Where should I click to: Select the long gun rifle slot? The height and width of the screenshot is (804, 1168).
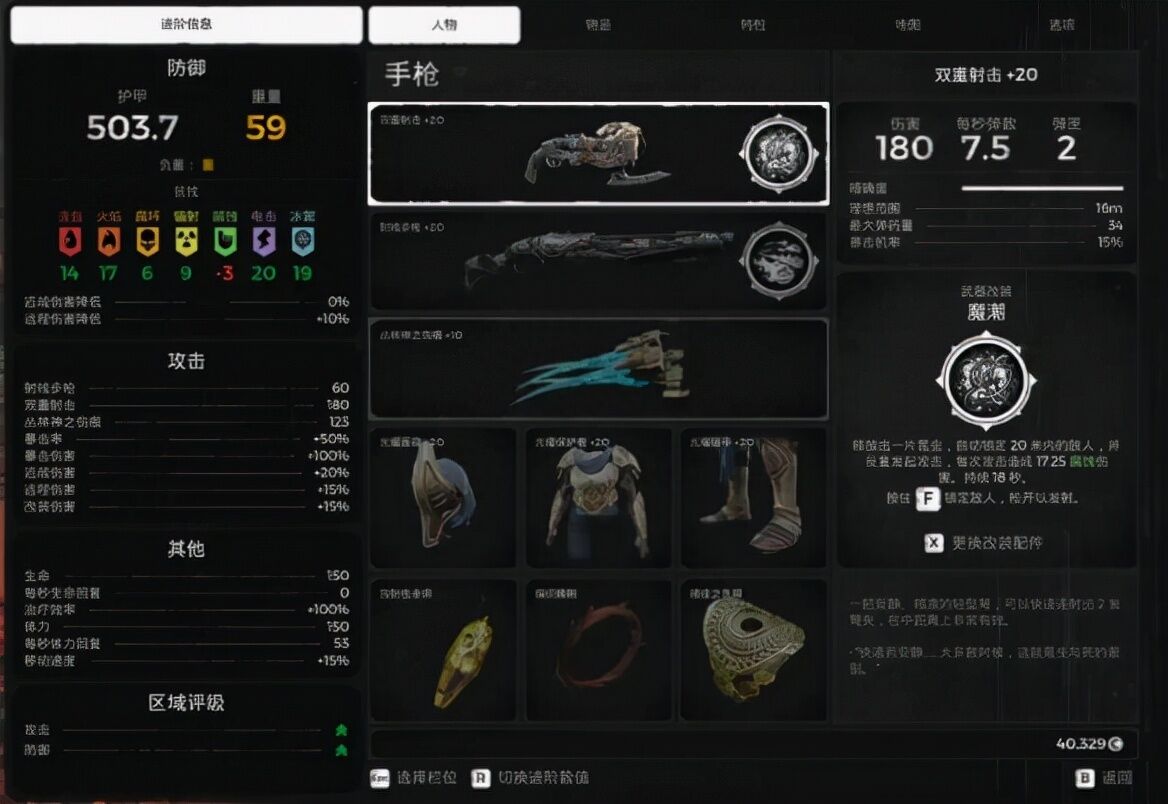click(x=560, y=260)
